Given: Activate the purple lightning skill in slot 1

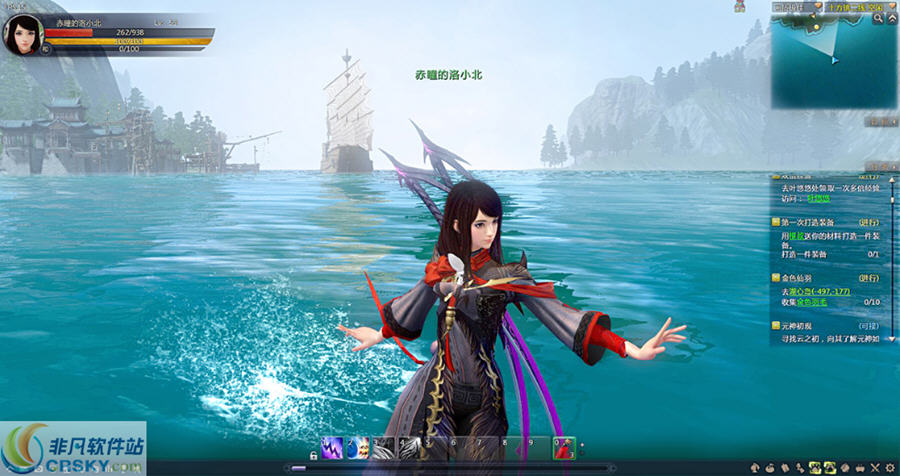Looking at the screenshot, I should tap(332, 448).
